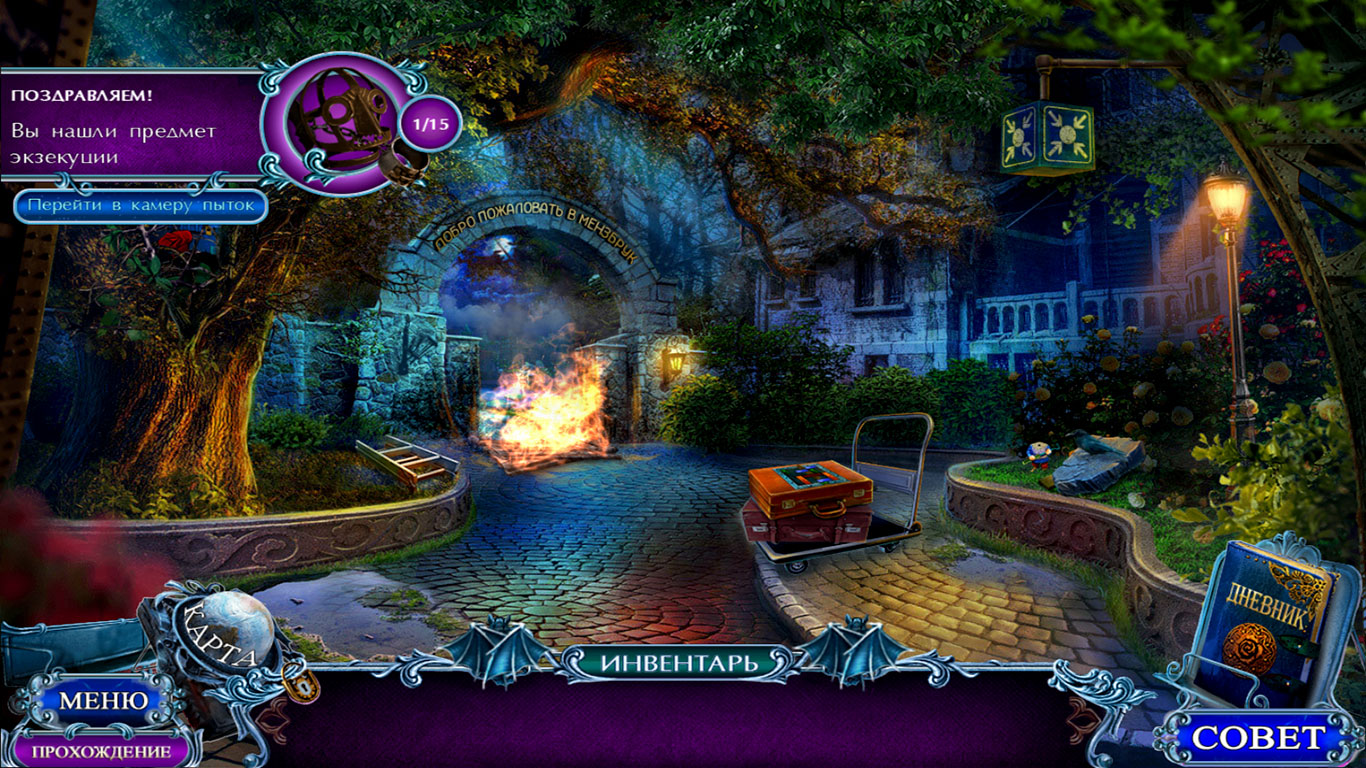Go to the torture chamber button
The height and width of the screenshot is (768, 1366).
(140, 206)
